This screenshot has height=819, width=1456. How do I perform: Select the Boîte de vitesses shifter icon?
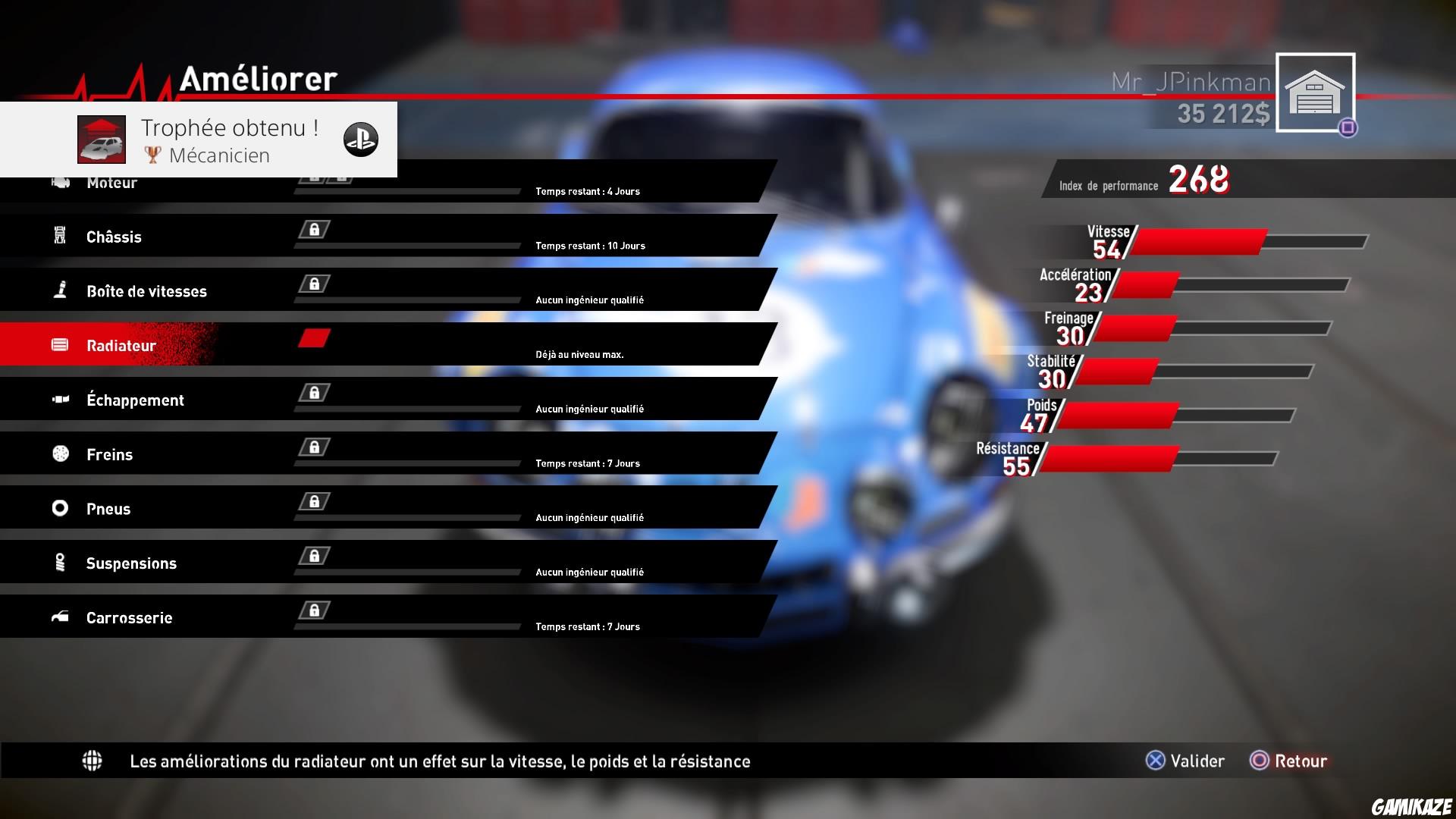click(59, 290)
